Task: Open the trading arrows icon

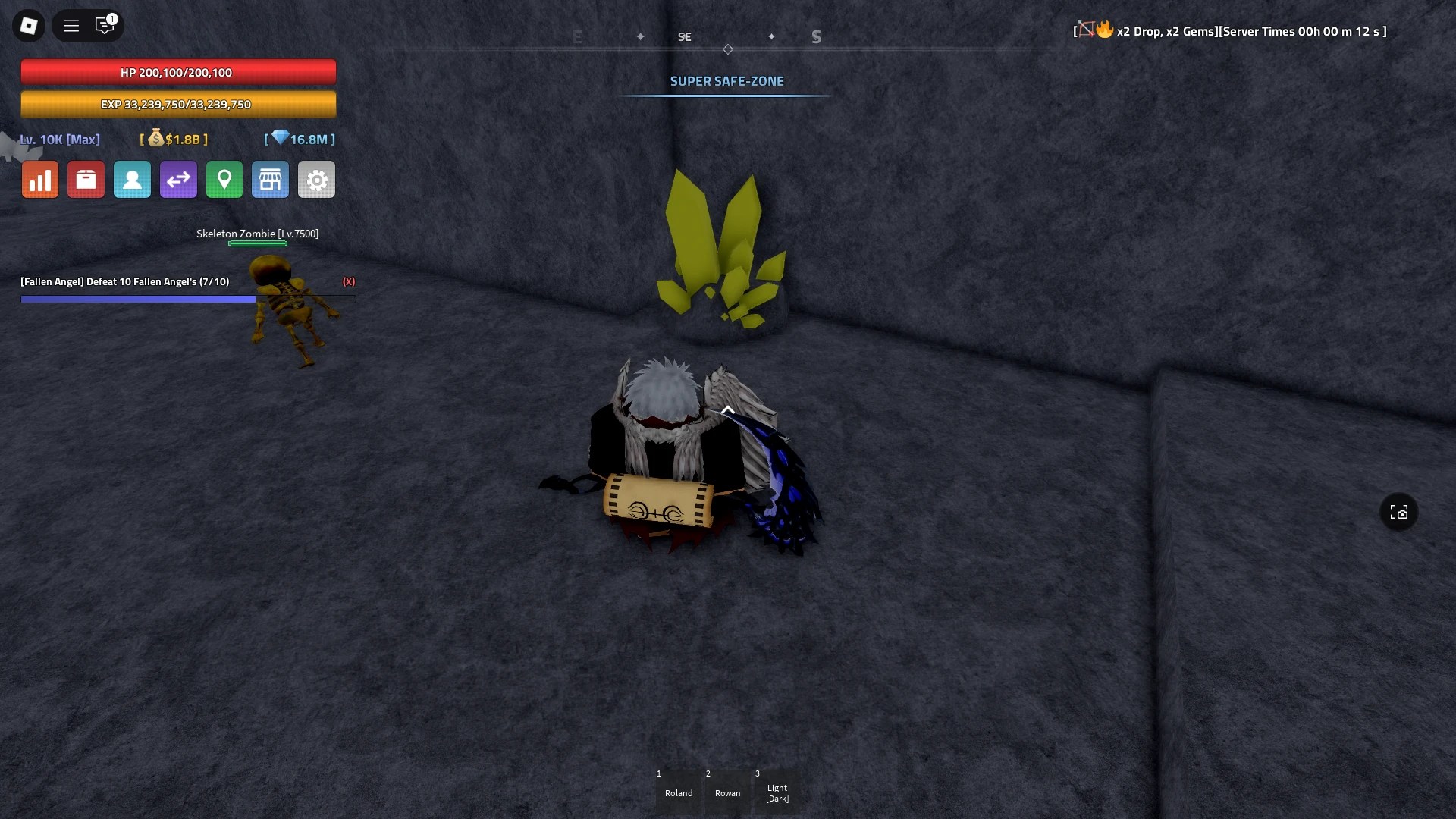Action: click(x=177, y=179)
